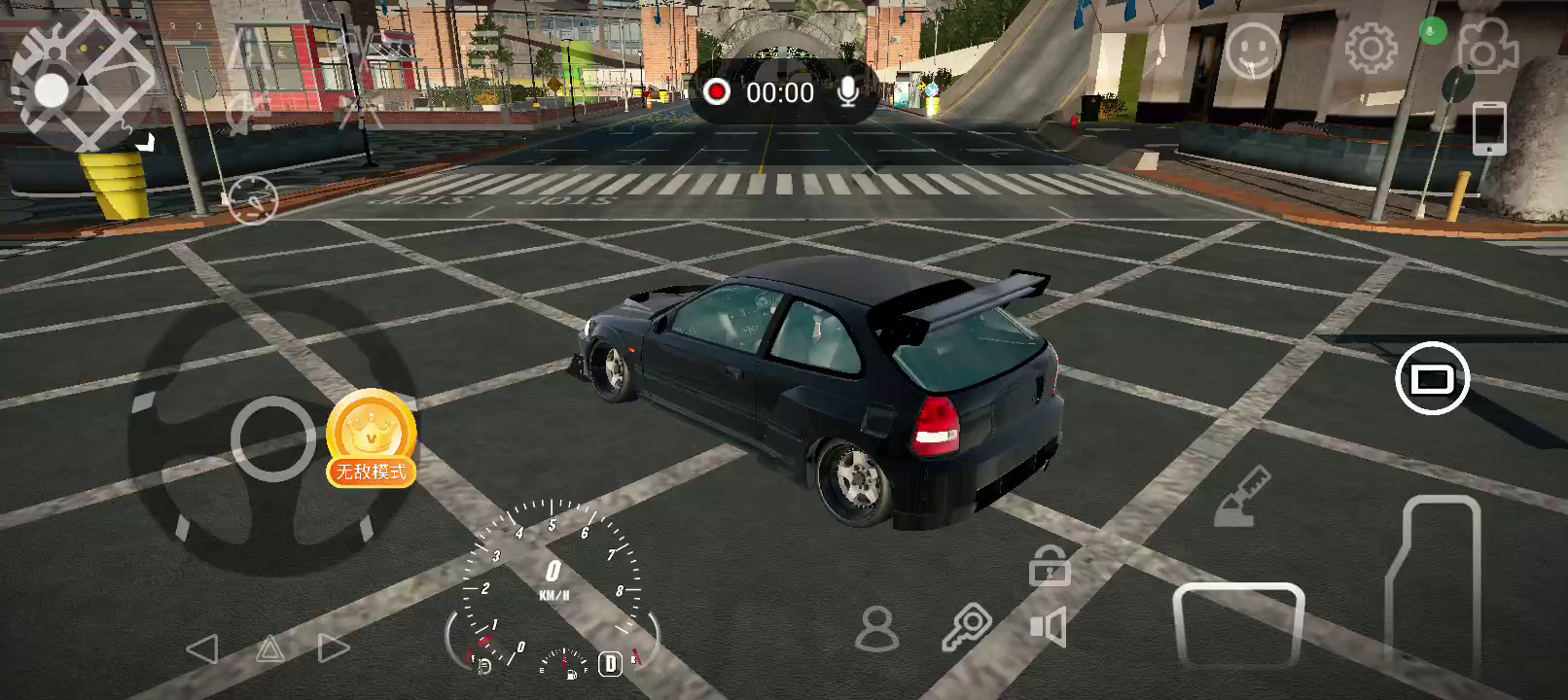Tap the round white rectangle view button

click(x=1432, y=378)
